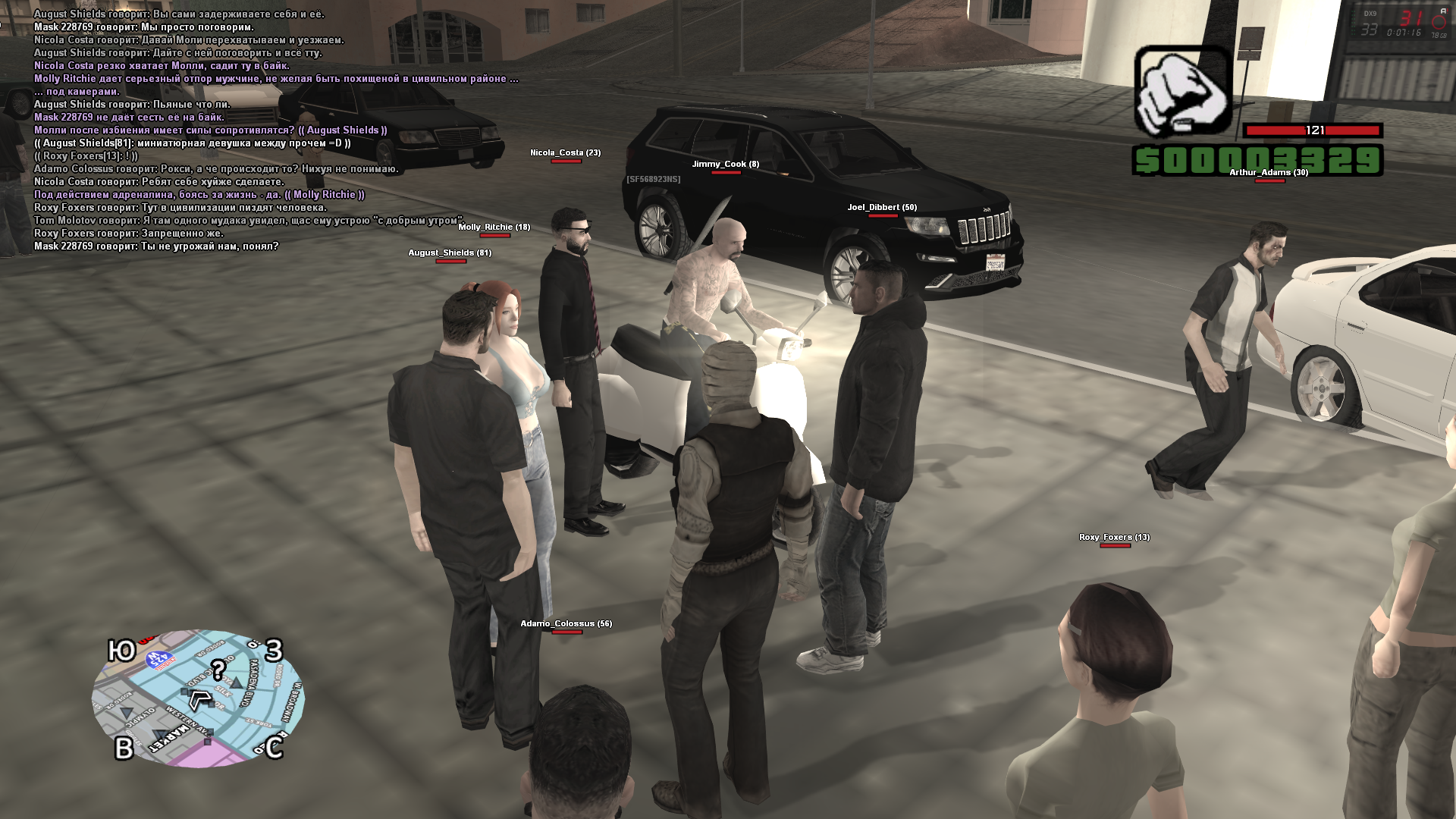Focus the chat log messages area

[x=273, y=130]
